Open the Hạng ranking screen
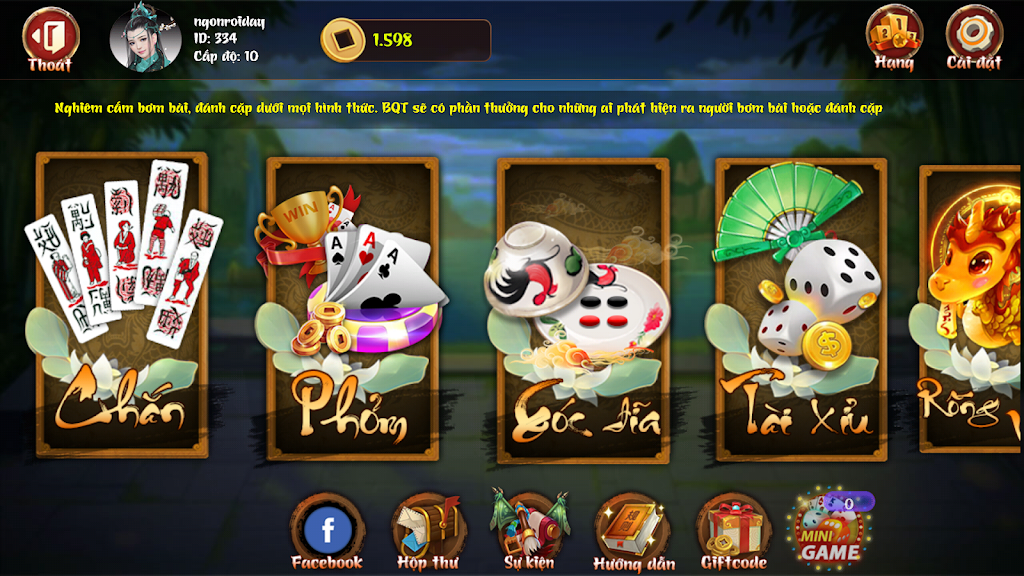1024x576 pixels. (894, 38)
